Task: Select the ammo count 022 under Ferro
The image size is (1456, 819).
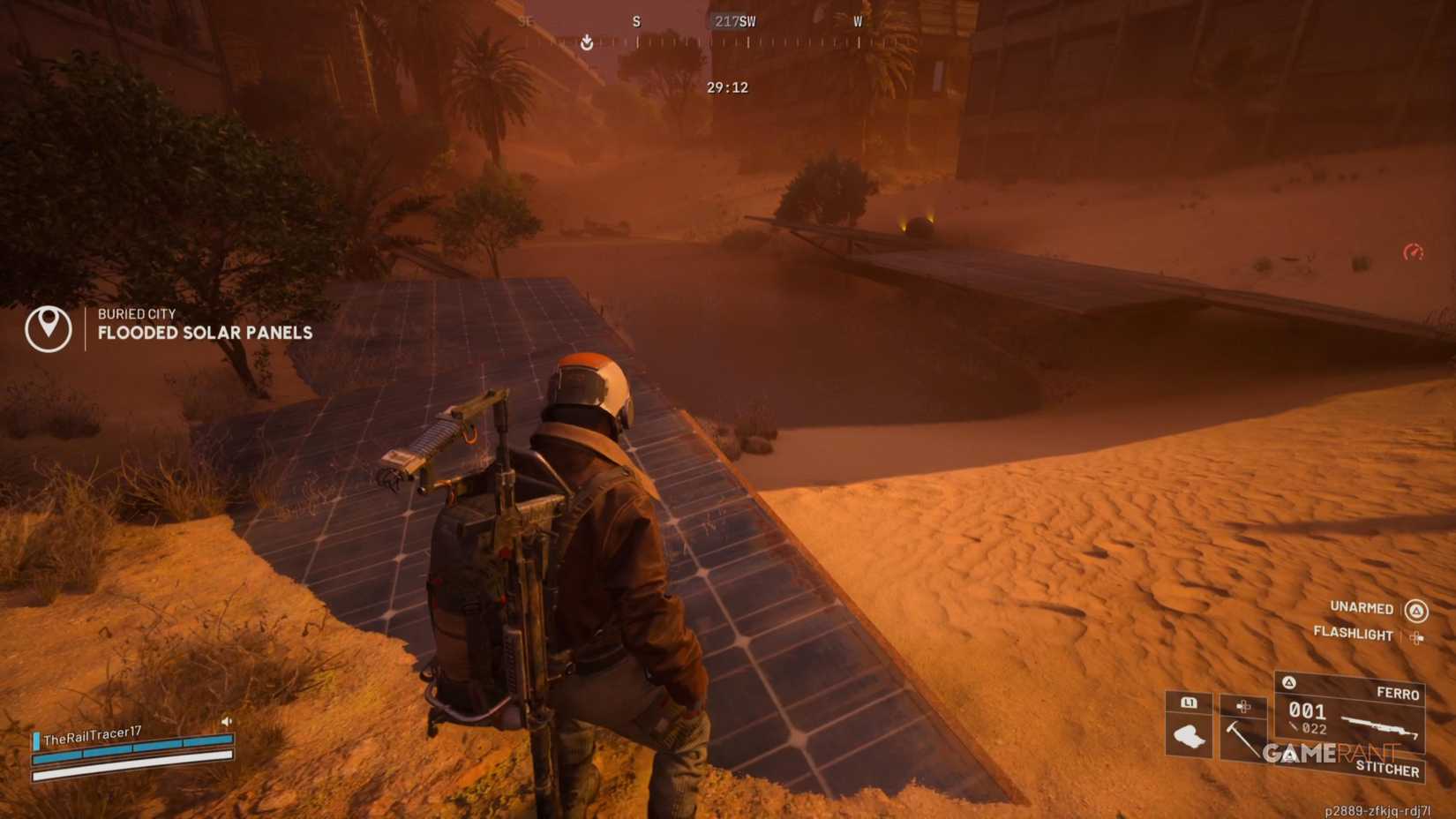Action: coord(1315,729)
